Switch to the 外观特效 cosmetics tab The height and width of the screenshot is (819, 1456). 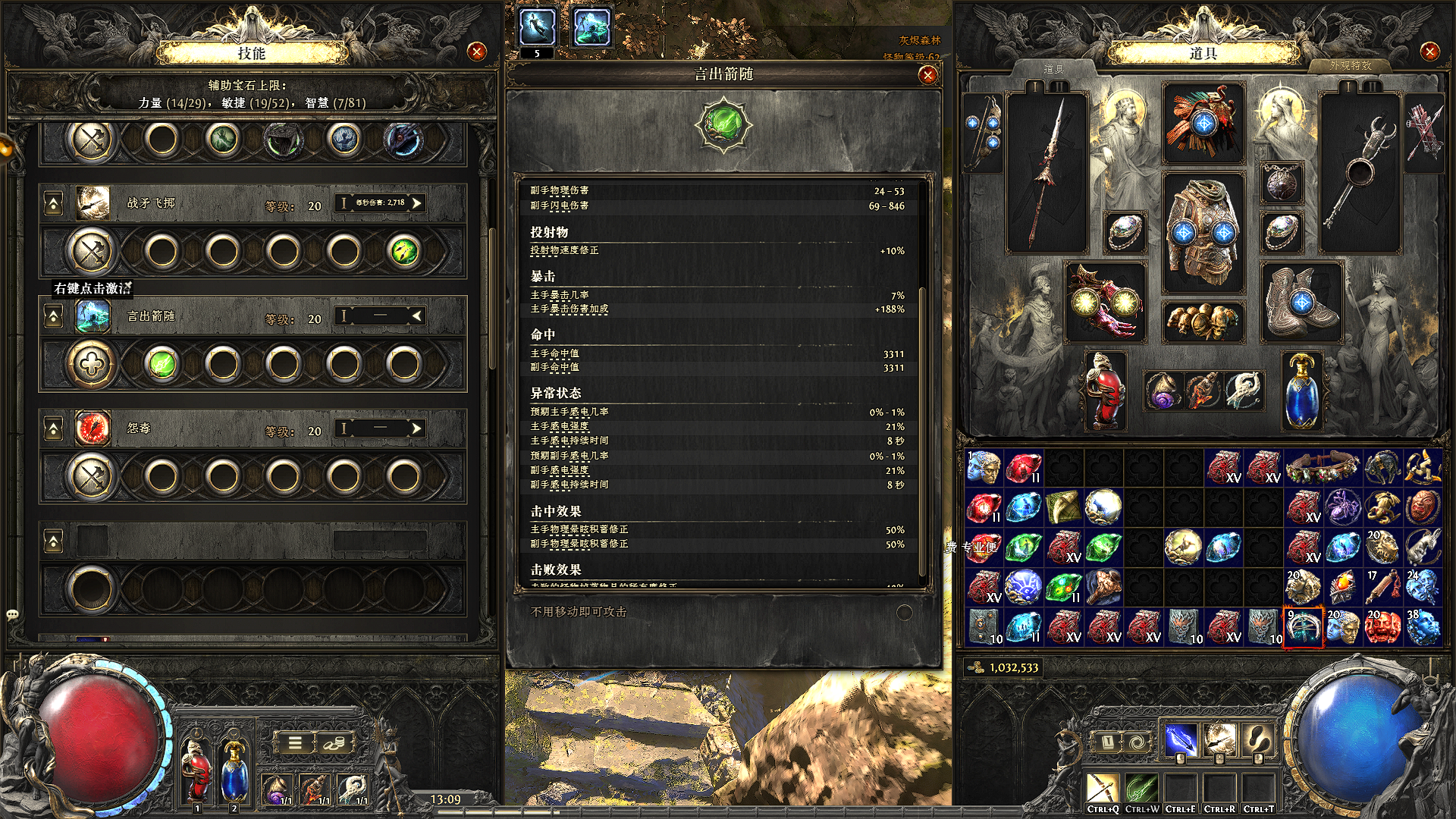point(1350,66)
